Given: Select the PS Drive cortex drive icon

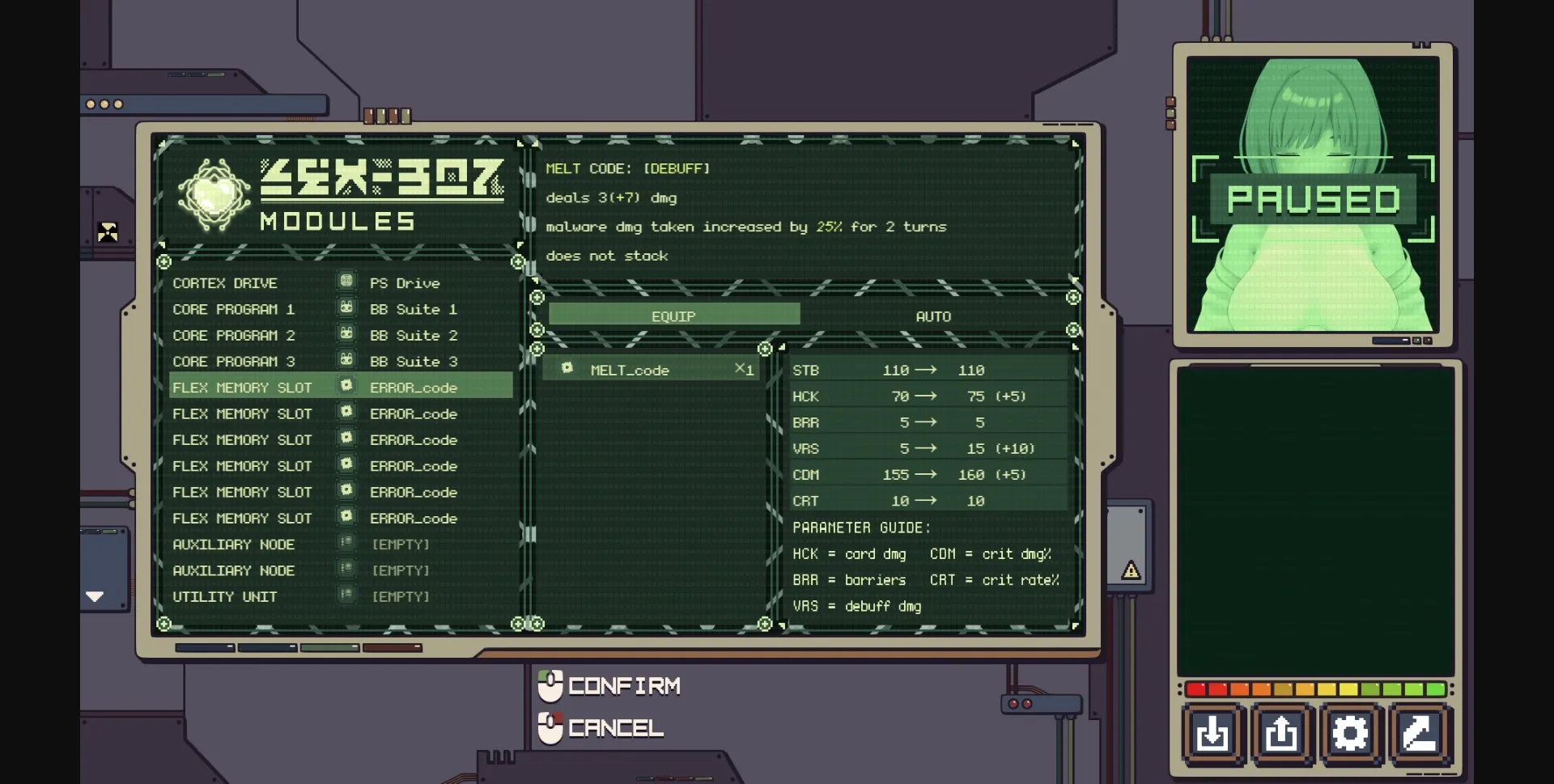Looking at the screenshot, I should [346, 281].
